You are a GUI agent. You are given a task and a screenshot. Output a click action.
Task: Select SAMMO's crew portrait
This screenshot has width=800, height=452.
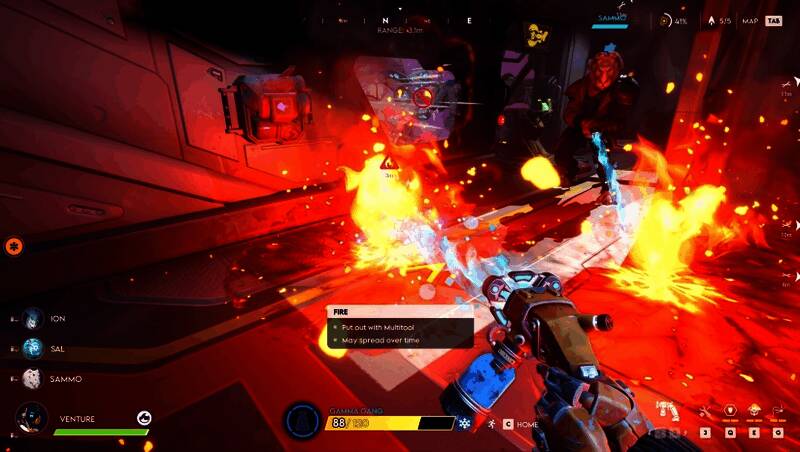(33, 379)
